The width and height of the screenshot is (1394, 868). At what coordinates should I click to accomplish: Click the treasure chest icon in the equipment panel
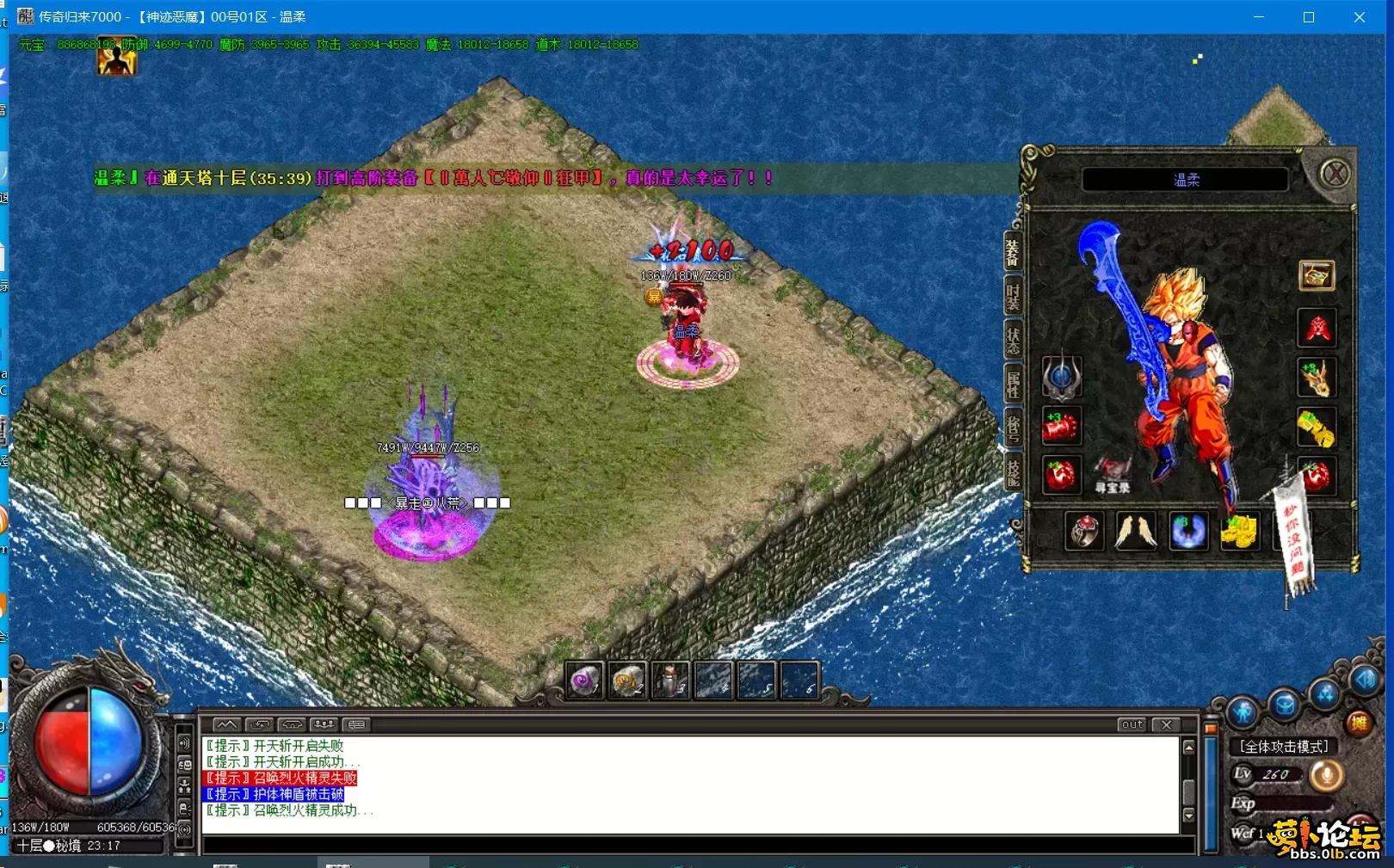(1315, 276)
